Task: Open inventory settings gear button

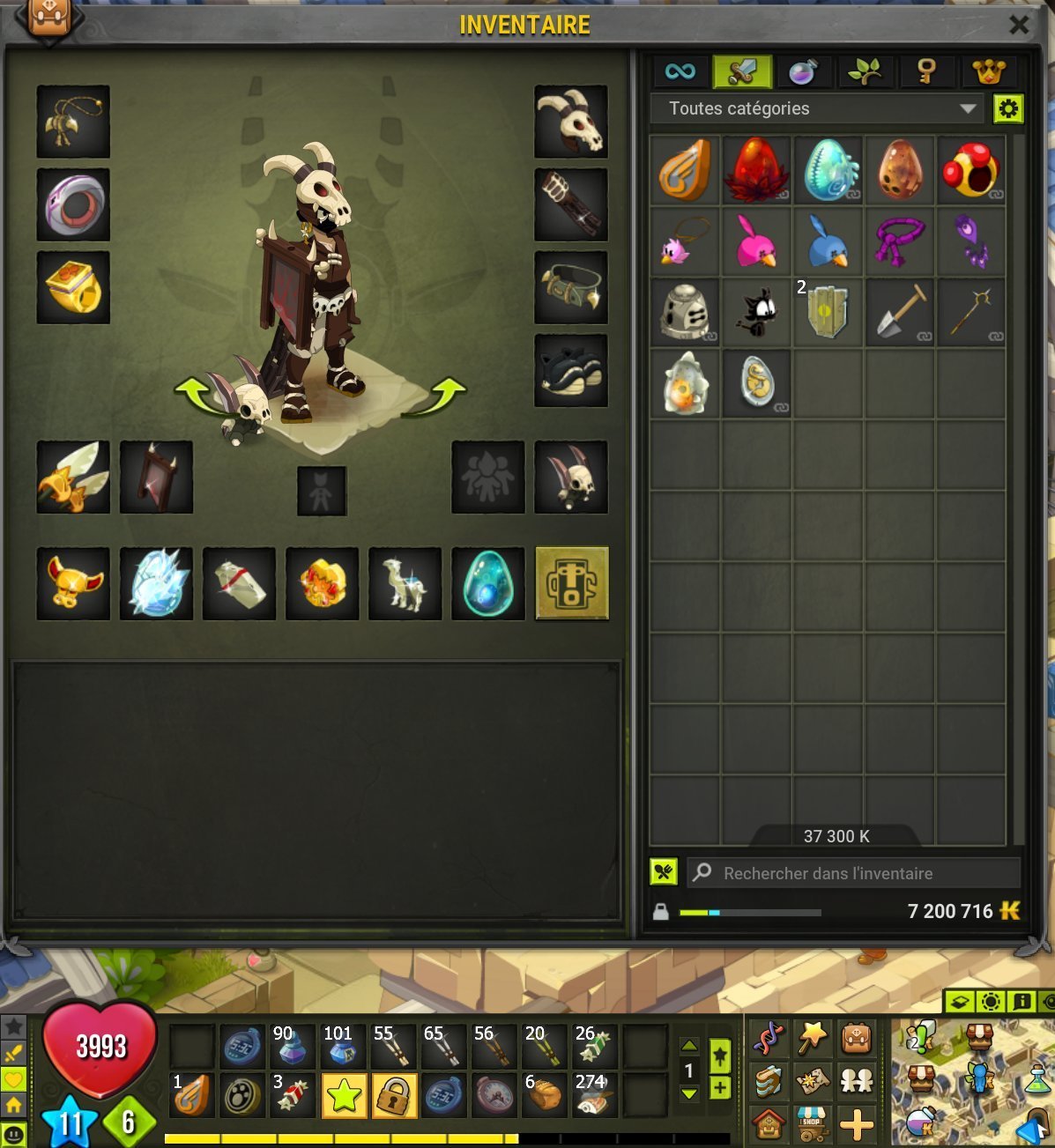Action: click(x=1008, y=108)
